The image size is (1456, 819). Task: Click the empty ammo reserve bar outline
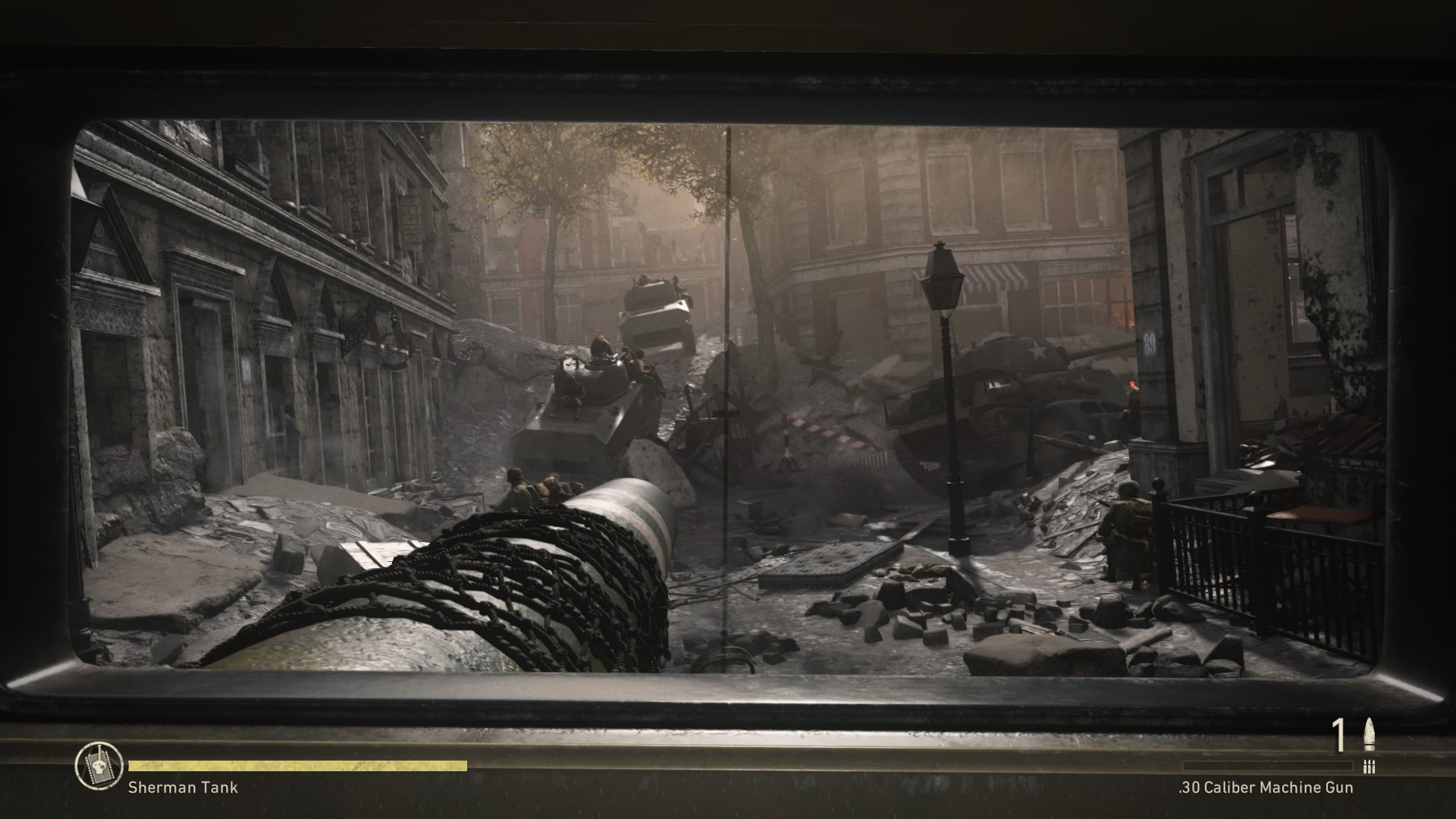click(x=1266, y=767)
